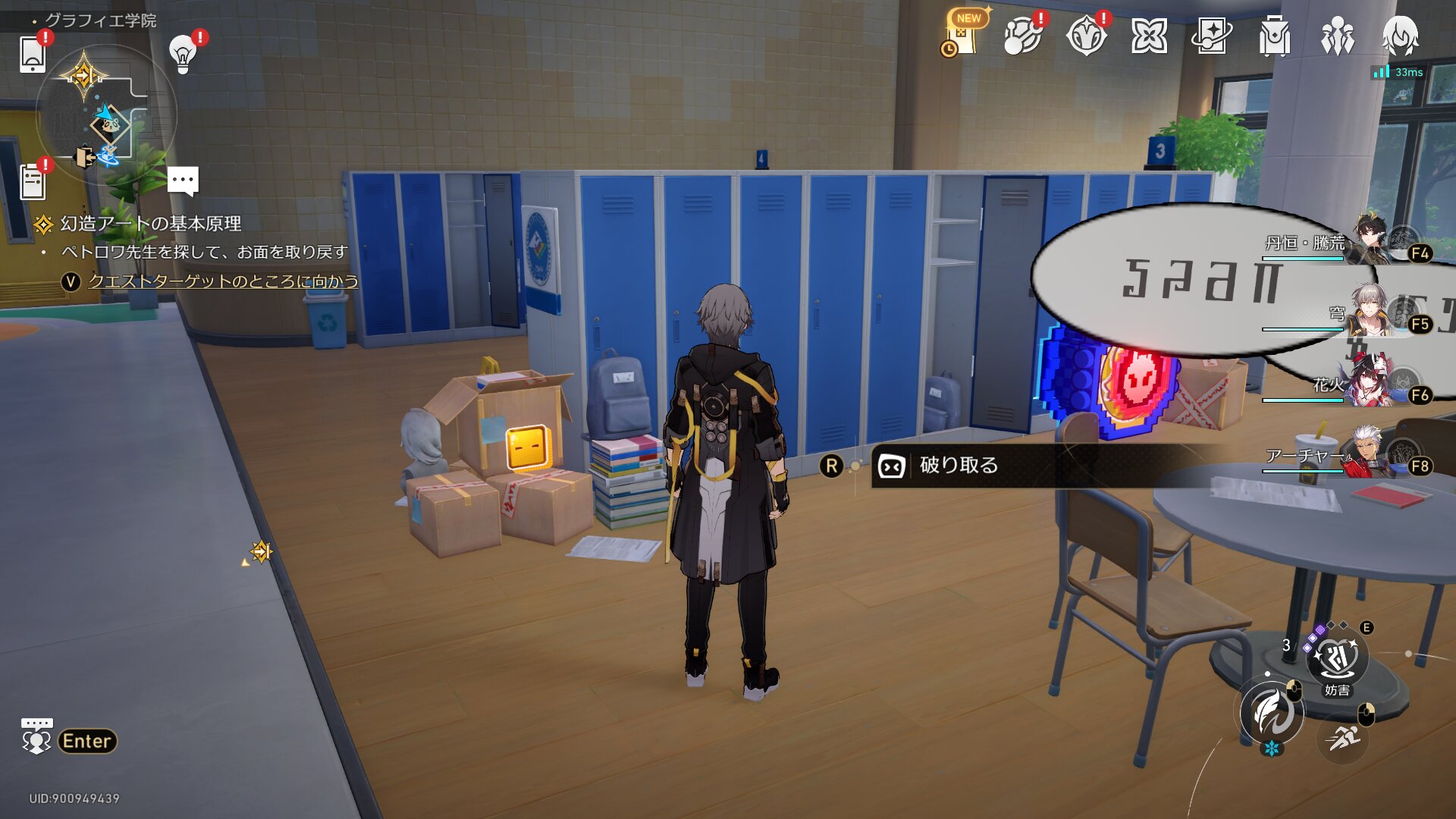Open the star card guide icon
This screenshot has height=819, width=1456.
coord(1211,36)
